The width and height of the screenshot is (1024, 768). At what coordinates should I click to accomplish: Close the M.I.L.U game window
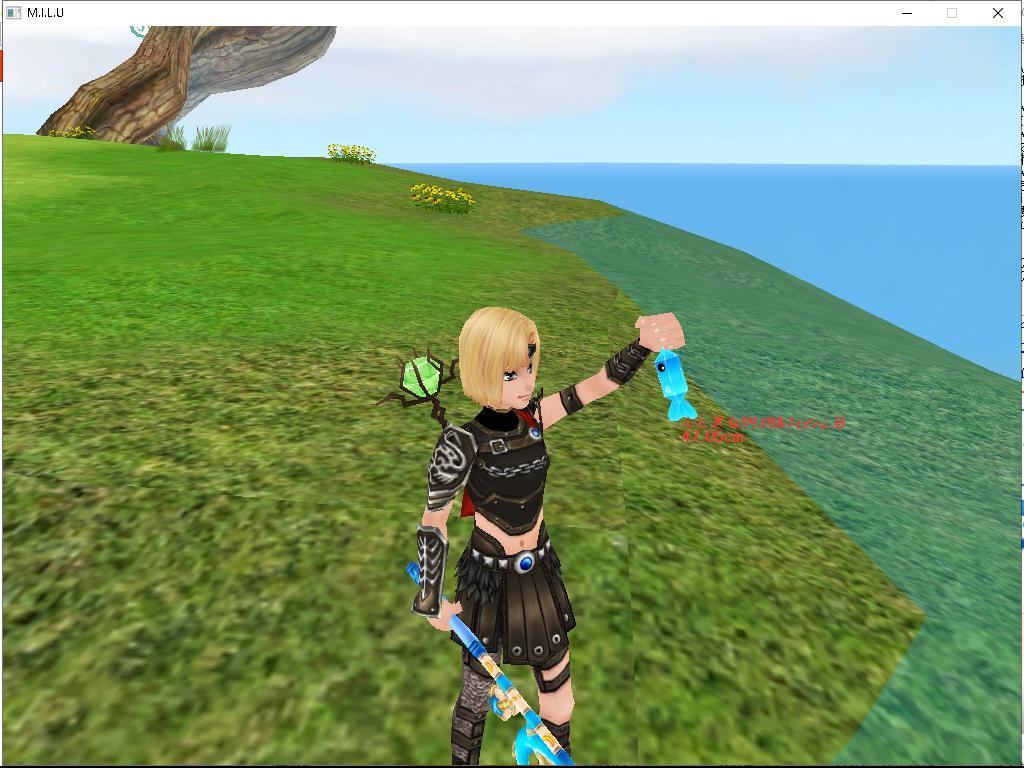click(x=997, y=13)
